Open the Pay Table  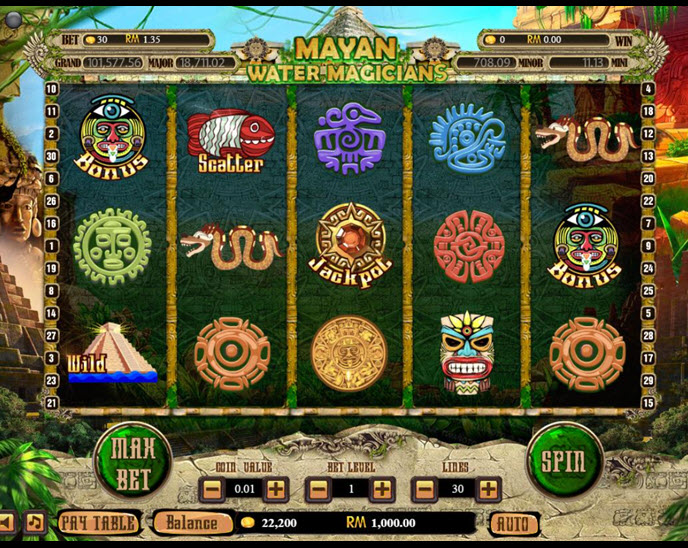click(97, 522)
